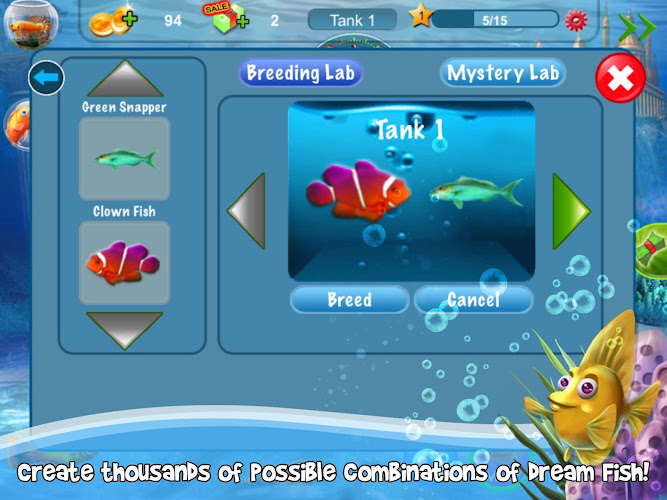Show next fish with the down arrow
This screenshot has width=667, height=500.
coord(124,329)
